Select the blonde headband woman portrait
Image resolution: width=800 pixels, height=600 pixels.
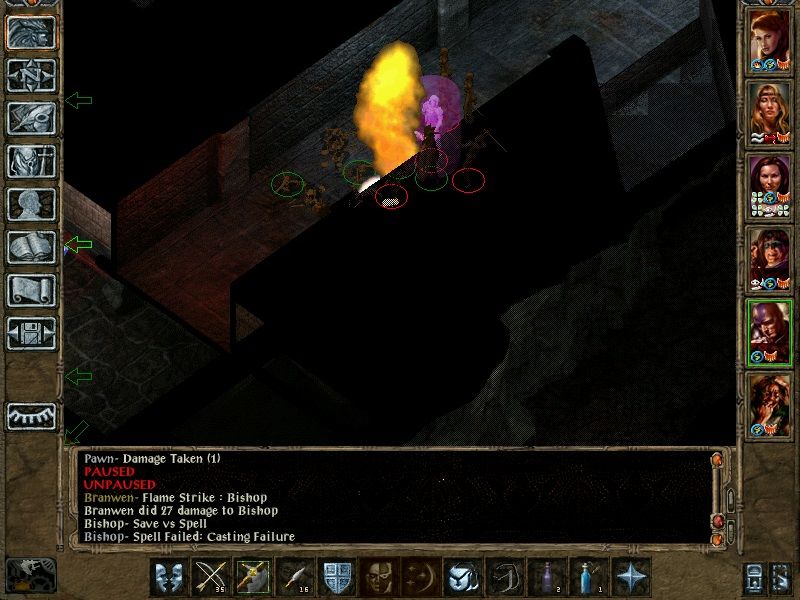tap(770, 112)
